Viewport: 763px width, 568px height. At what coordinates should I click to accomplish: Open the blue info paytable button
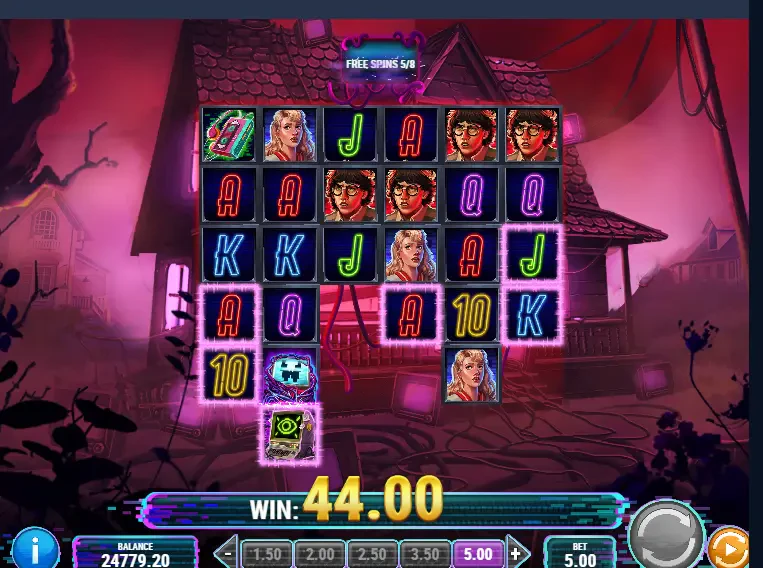(37, 549)
